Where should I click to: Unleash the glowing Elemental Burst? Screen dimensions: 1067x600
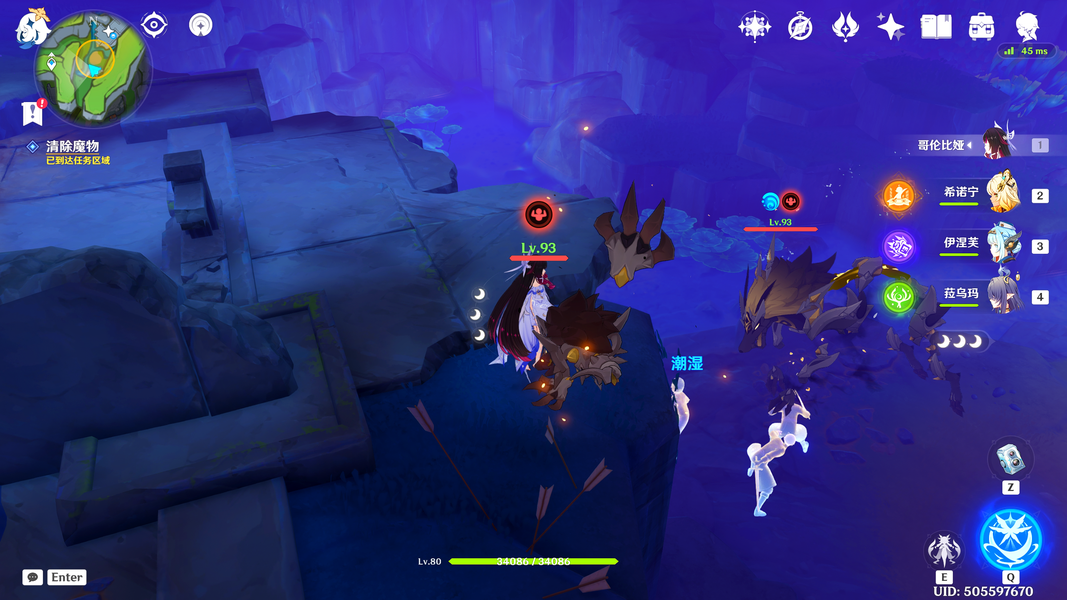coord(1010,538)
